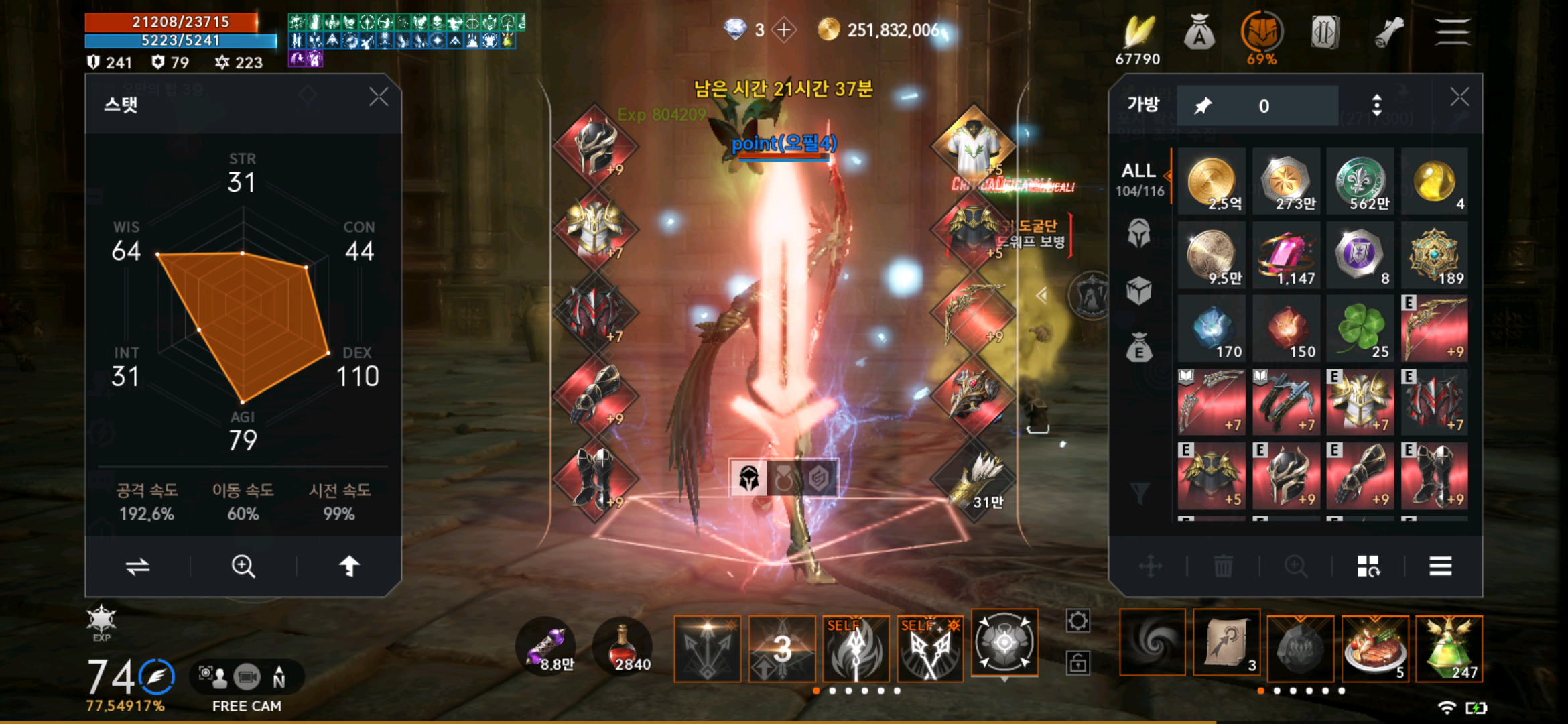The width and height of the screenshot is (1568, 724).
Task: Close the stat panel
Action: point(379,98)
